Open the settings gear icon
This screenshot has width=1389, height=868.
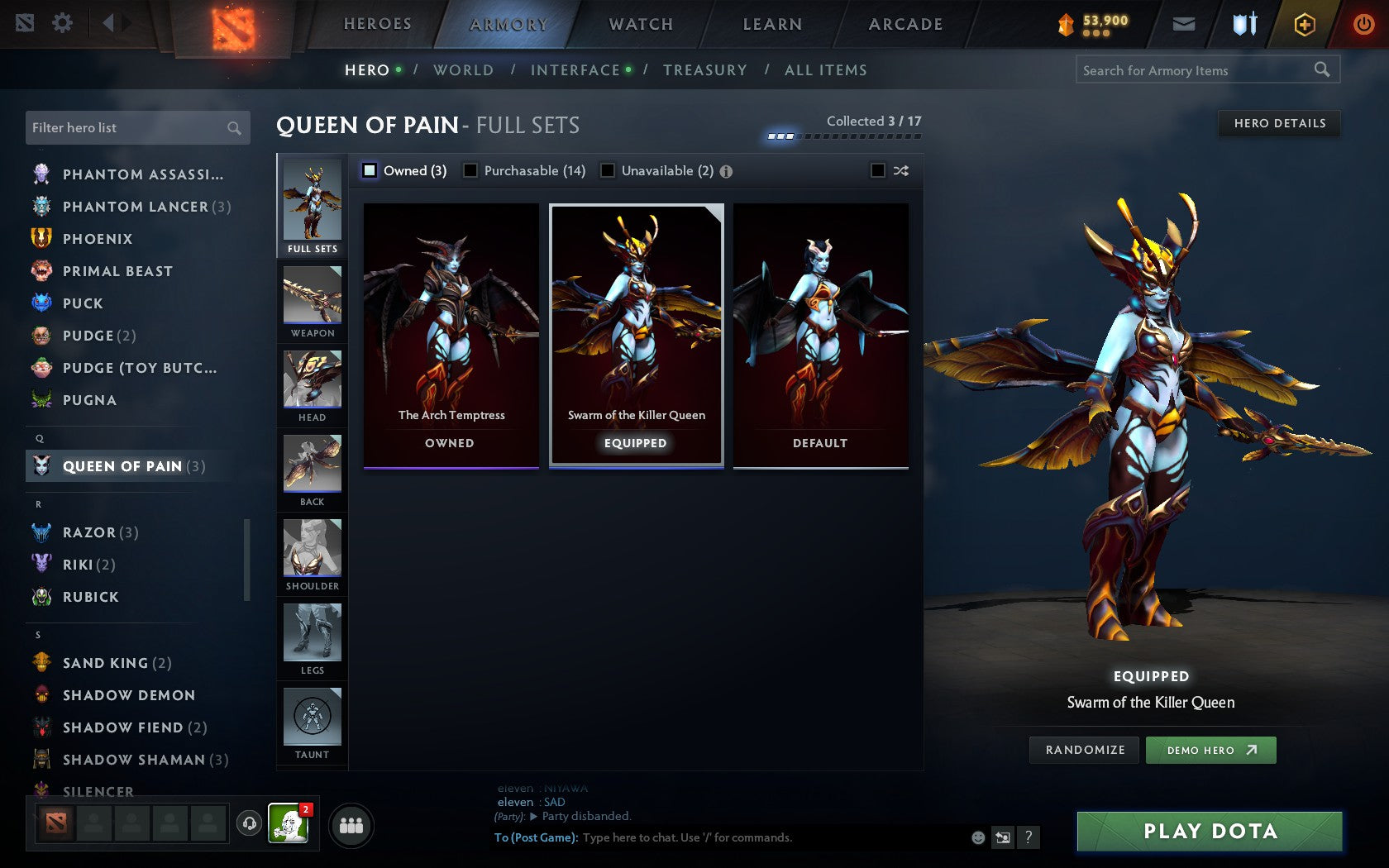point(61,23)
